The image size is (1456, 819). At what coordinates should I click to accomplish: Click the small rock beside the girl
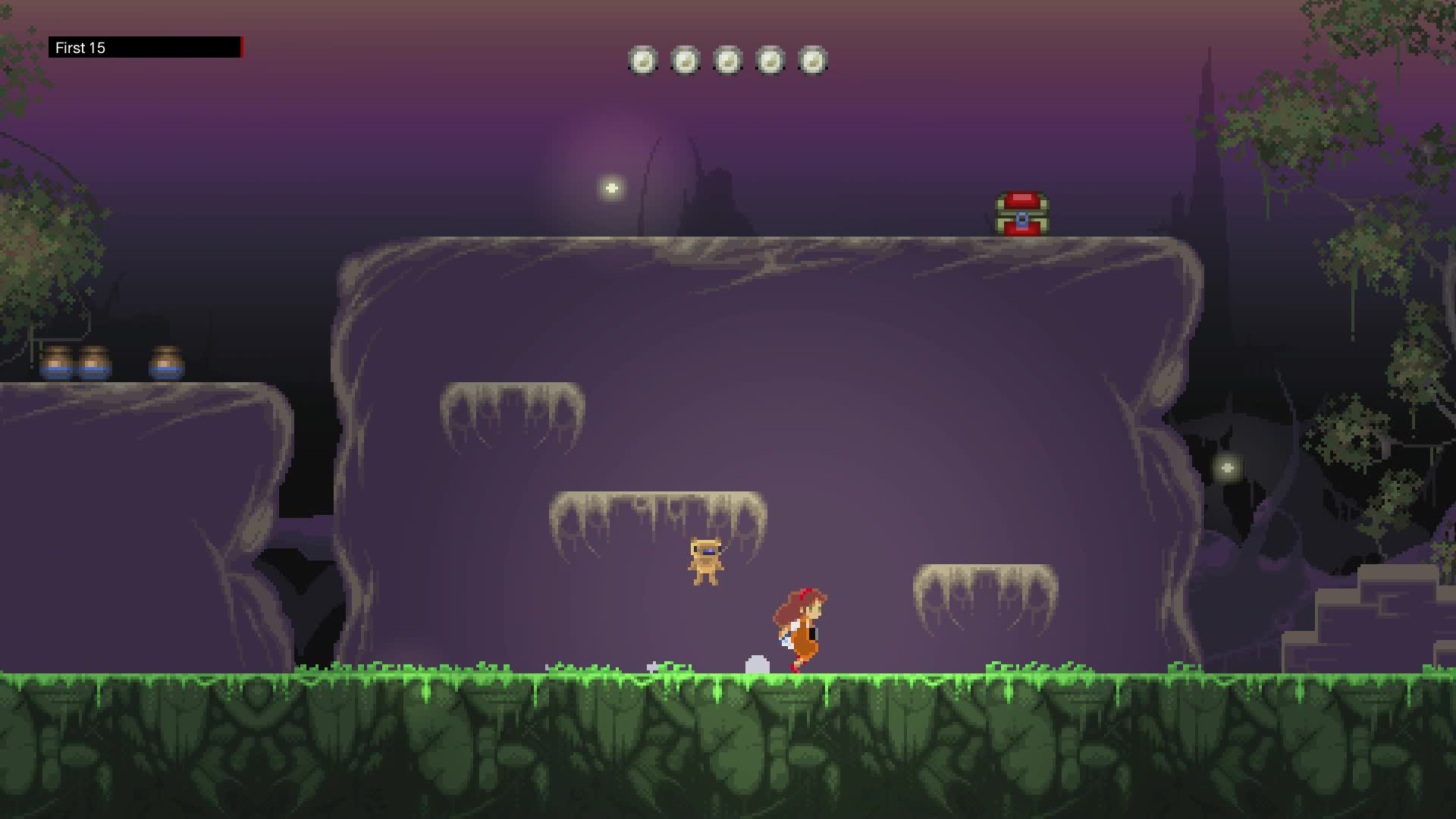(756, 664)
